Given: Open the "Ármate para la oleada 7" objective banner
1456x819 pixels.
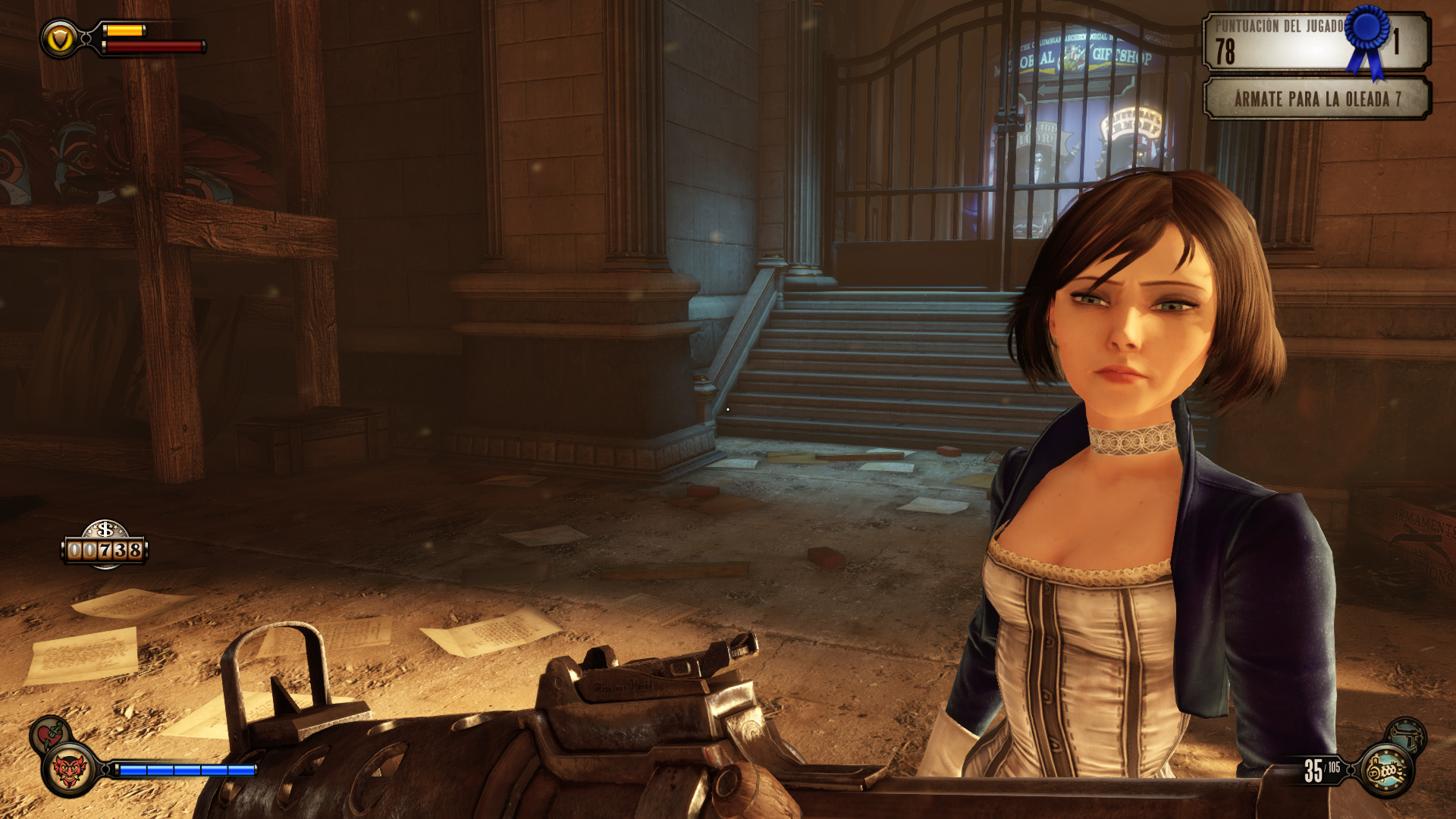Looking at the screenshot, I should point(1316,99).
